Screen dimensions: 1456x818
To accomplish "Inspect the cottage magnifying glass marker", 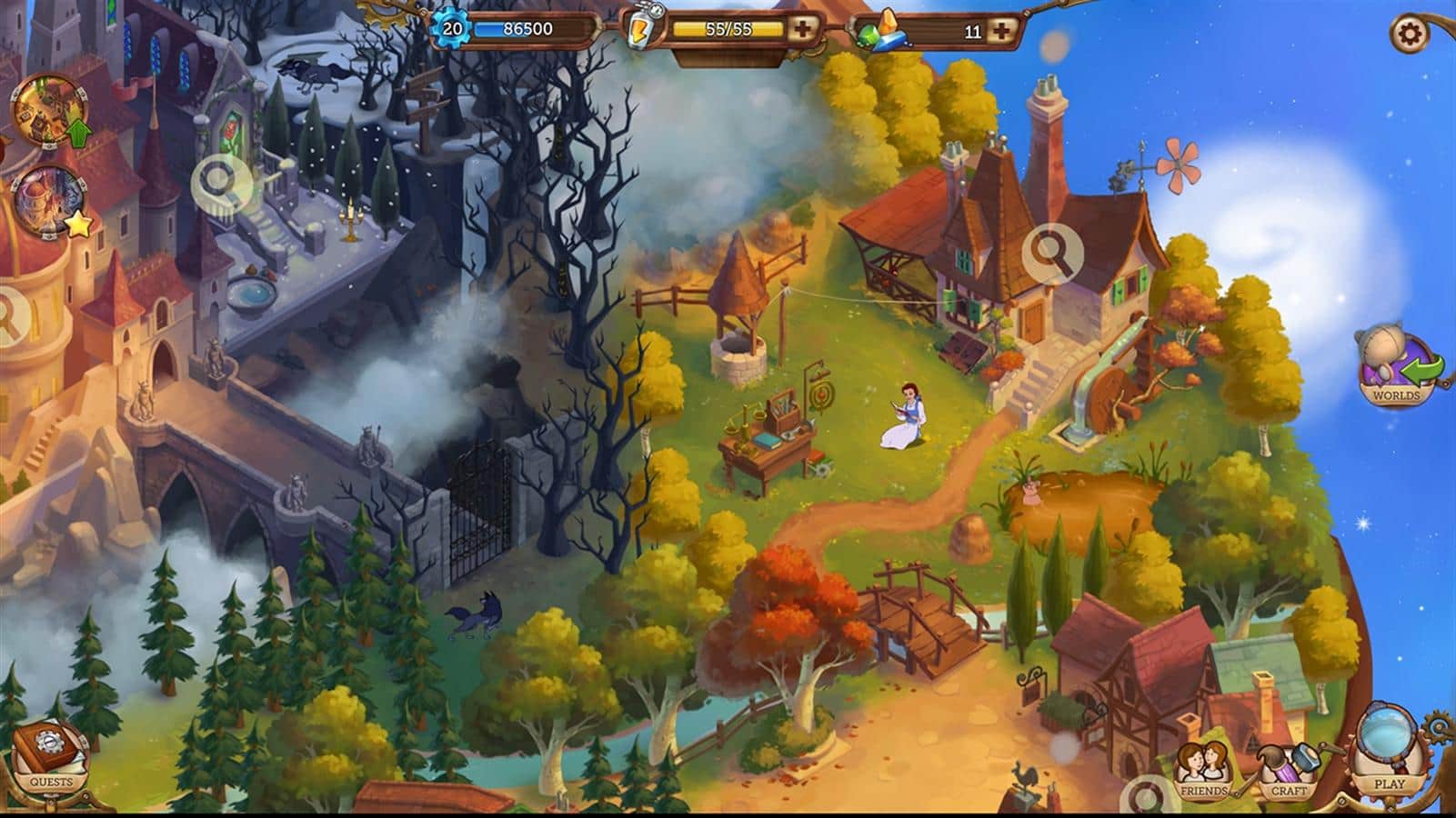I will (1051, 252).
